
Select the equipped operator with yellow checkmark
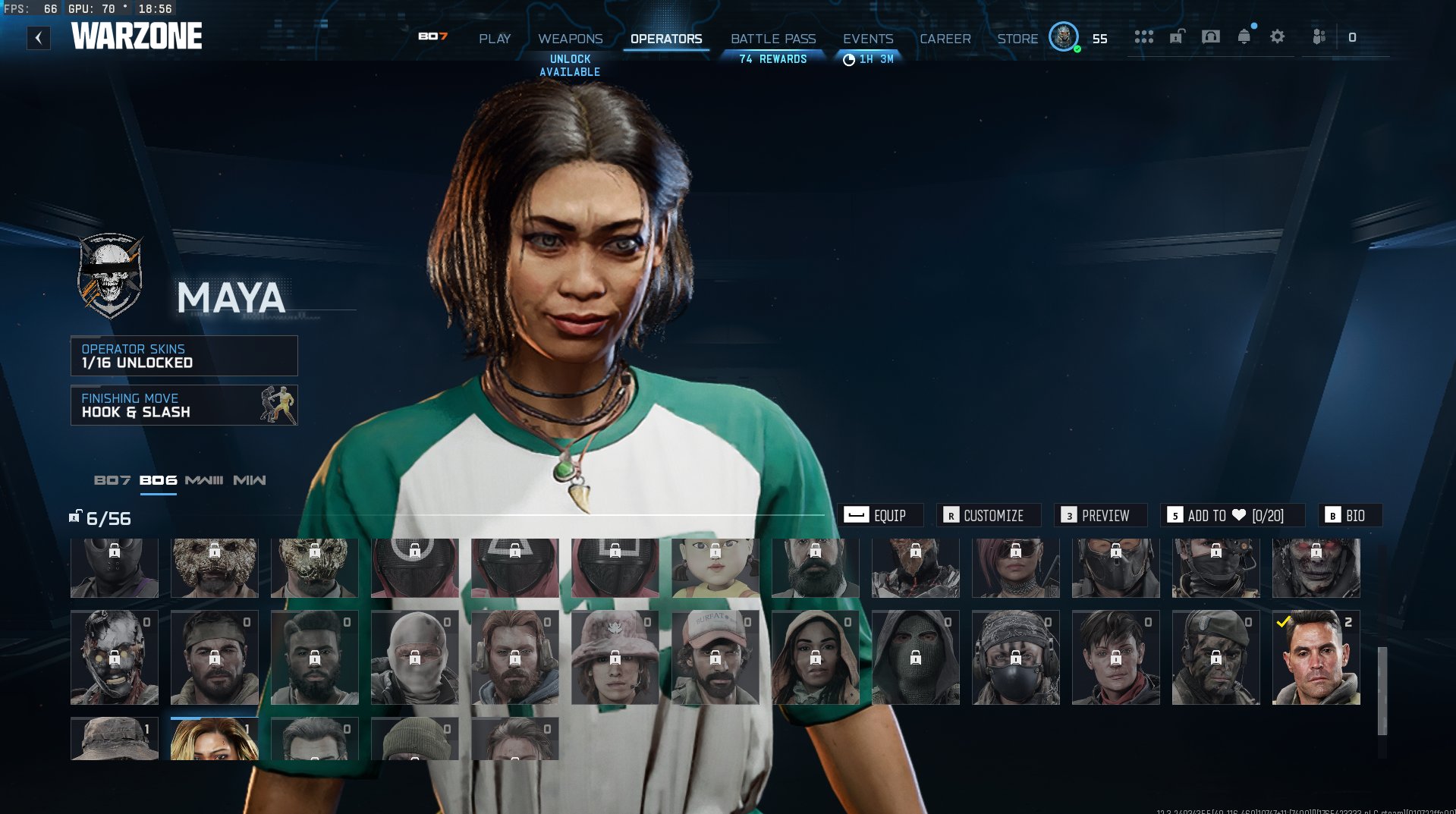point(1316,658)
